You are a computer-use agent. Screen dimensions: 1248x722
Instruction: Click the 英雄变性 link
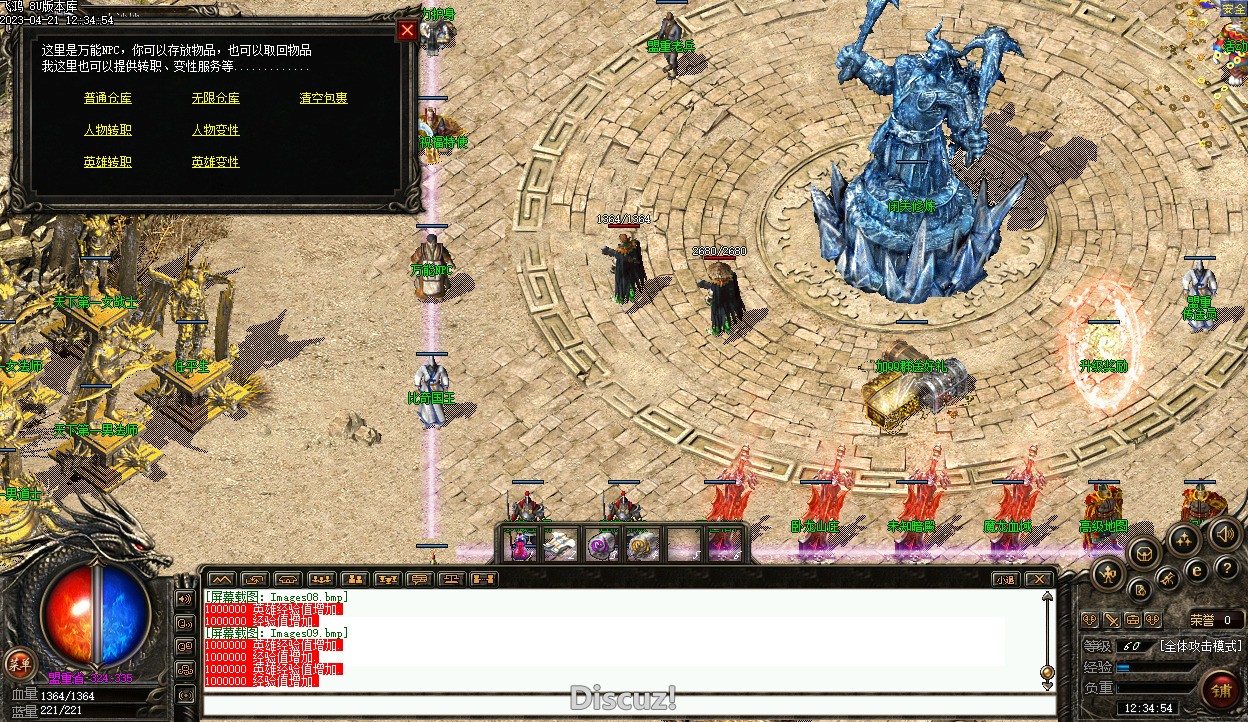(x=216, y=162)
